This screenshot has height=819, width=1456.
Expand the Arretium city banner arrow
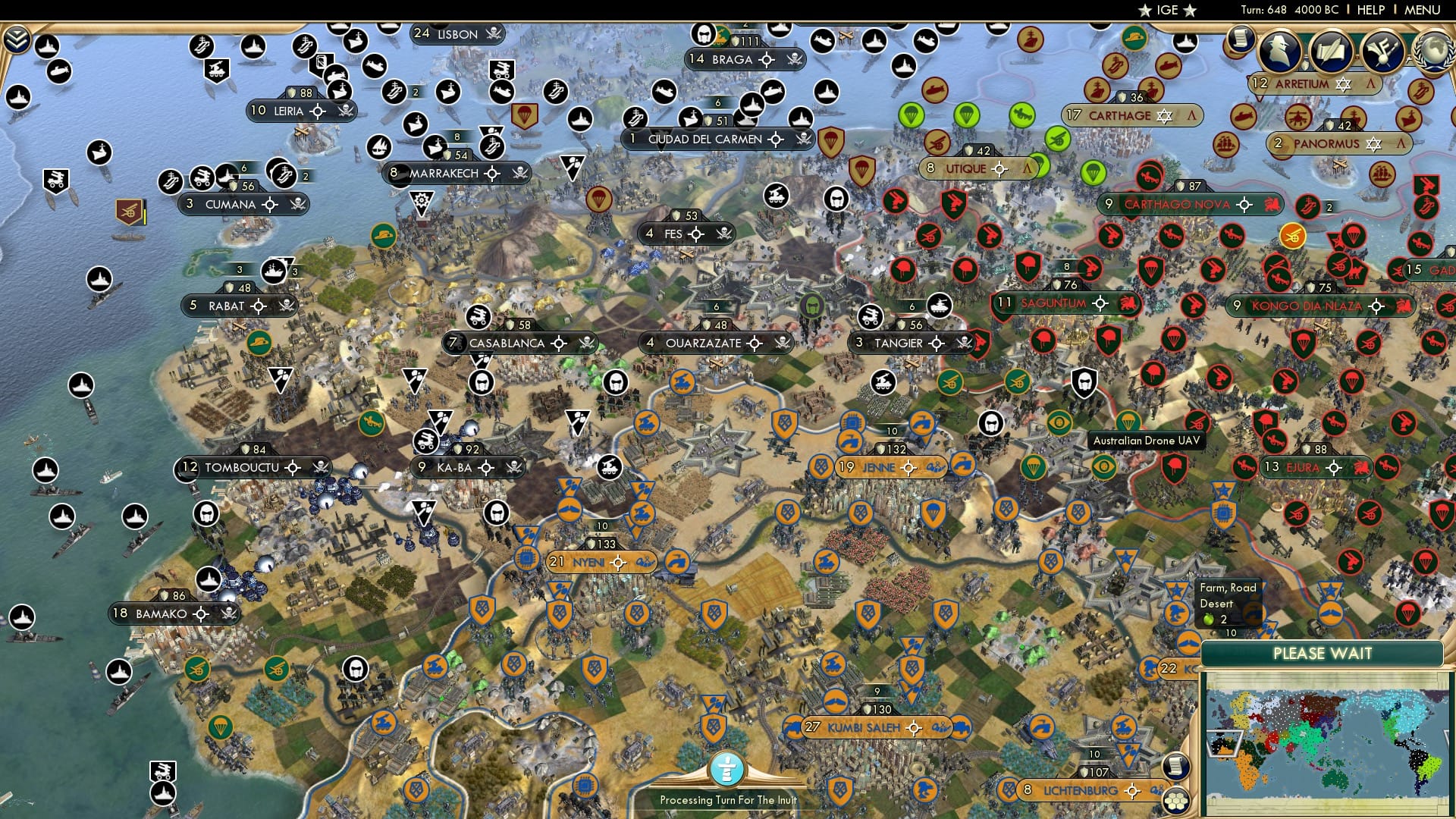[x=1371, y=84]
